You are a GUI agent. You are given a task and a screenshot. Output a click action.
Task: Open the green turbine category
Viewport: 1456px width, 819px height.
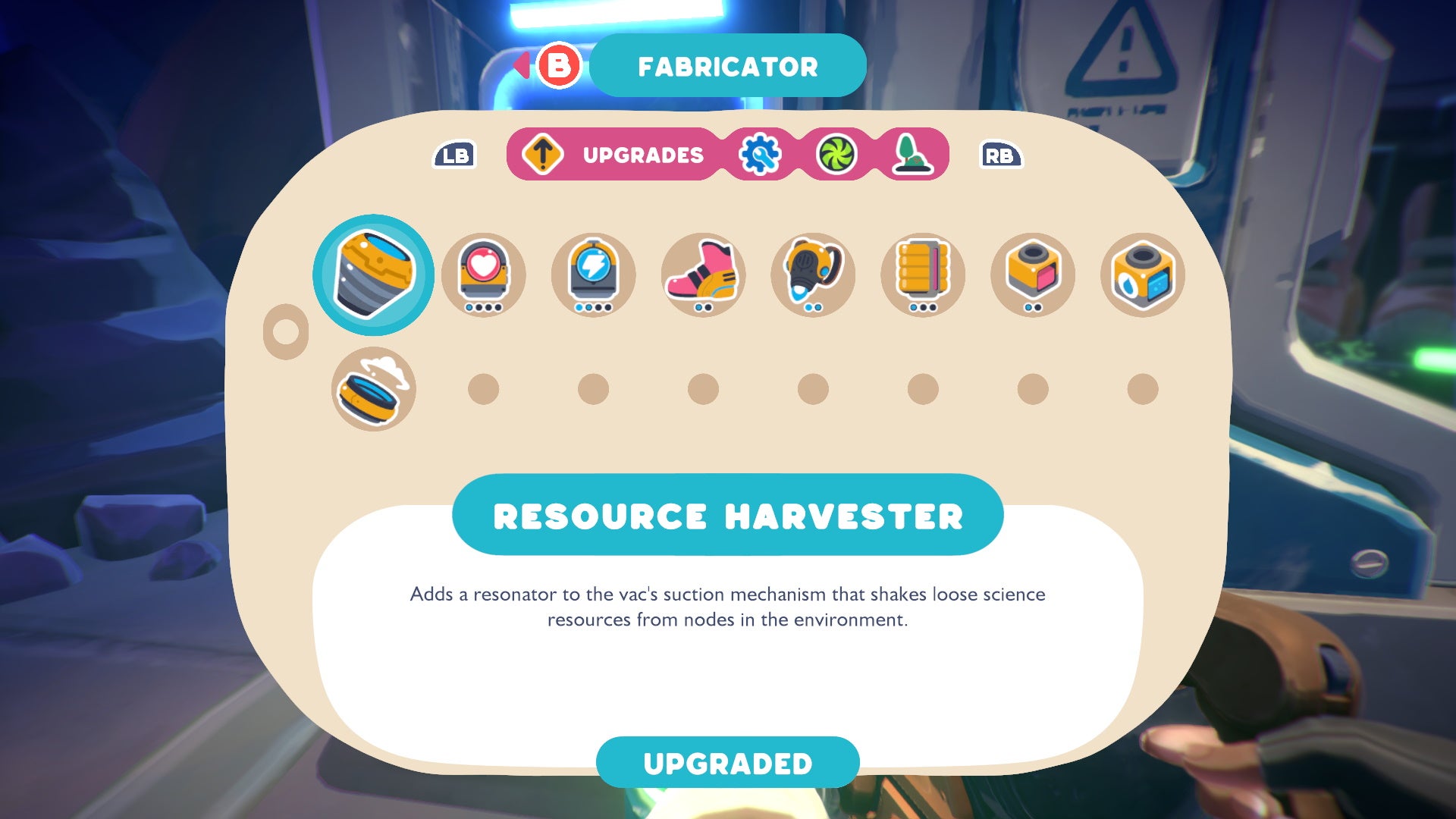coord(837,154)
